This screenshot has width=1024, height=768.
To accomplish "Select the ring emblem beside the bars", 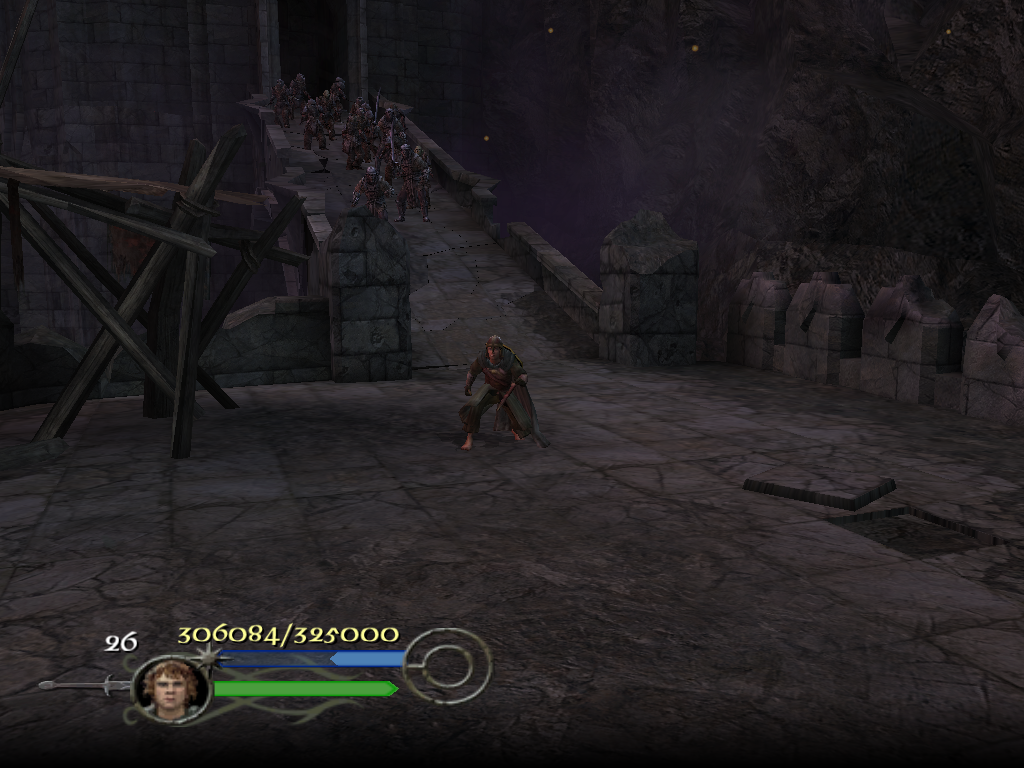I will pyautogui.click(x=449, y=664).
